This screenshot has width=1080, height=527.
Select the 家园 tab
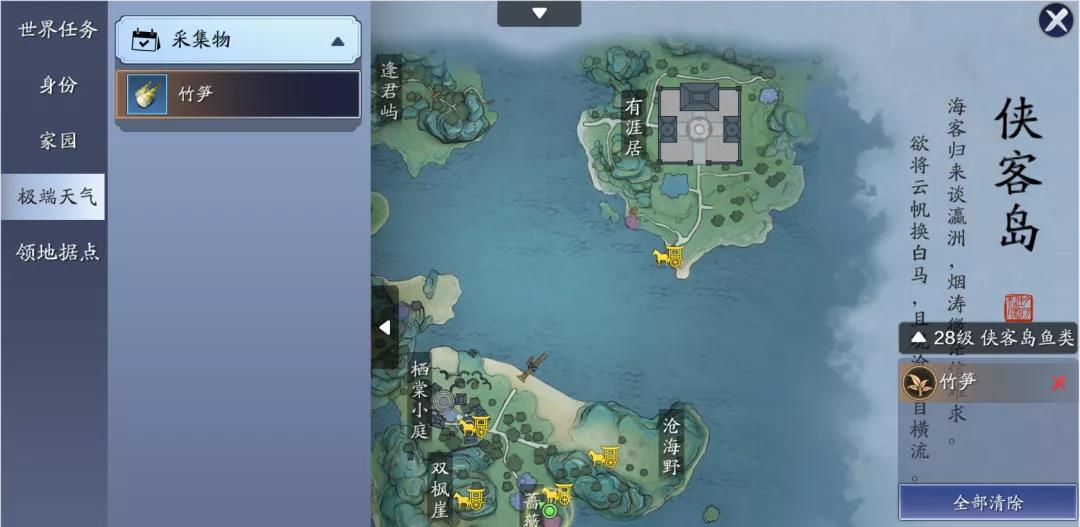point(57,141)
